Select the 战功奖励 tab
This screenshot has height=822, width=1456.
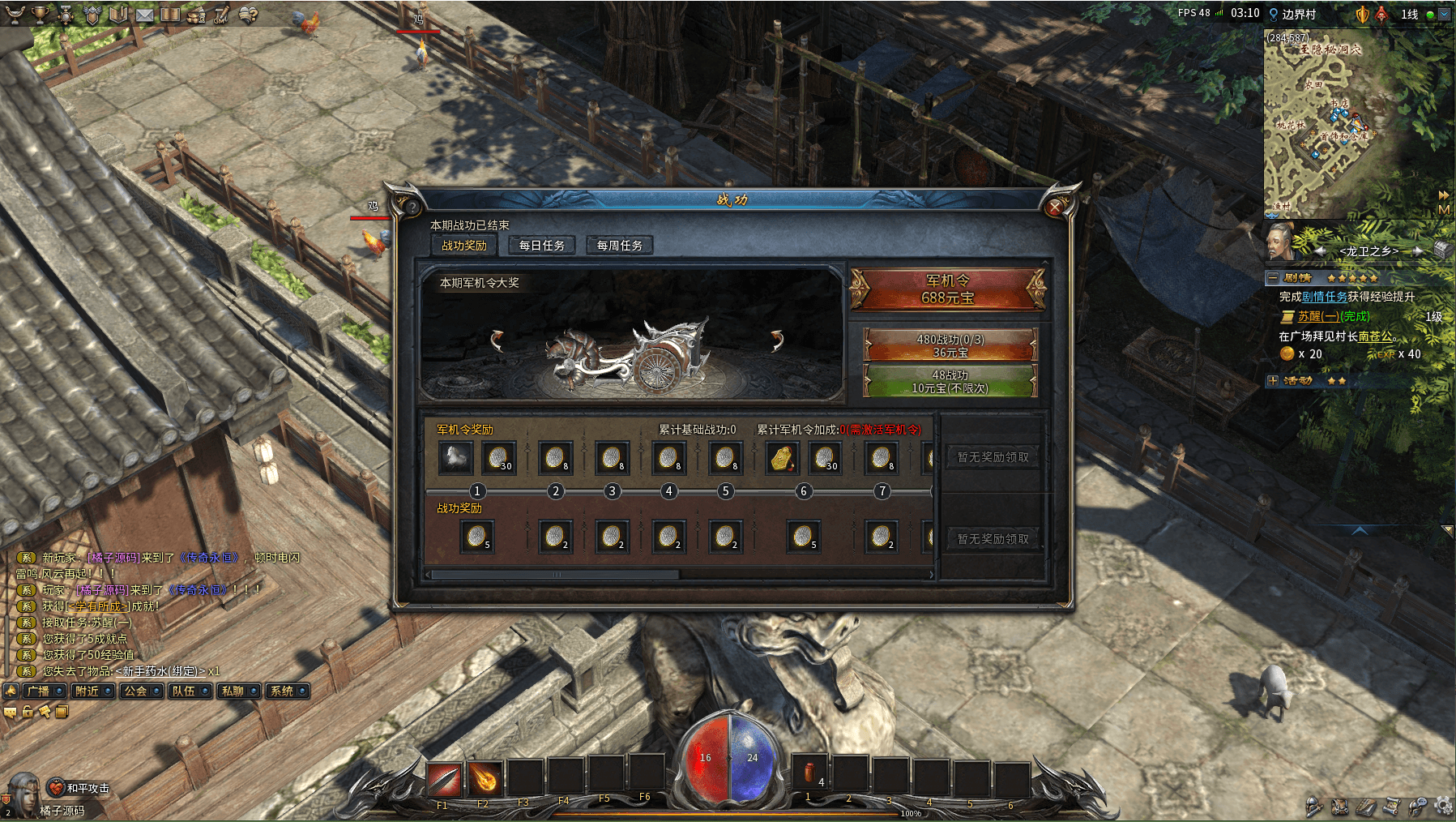464,246
